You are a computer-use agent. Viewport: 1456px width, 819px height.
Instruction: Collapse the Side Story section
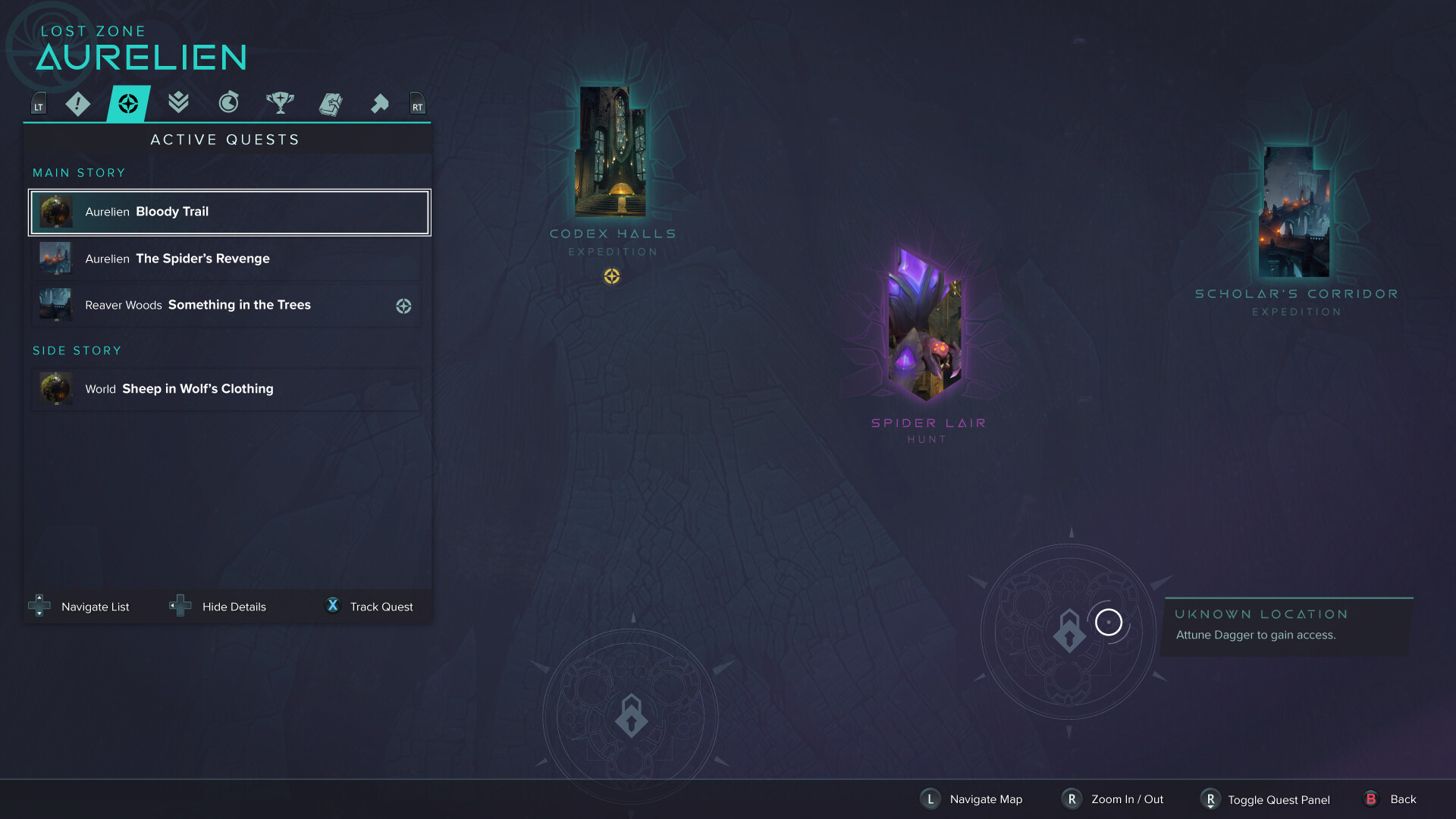77,350
